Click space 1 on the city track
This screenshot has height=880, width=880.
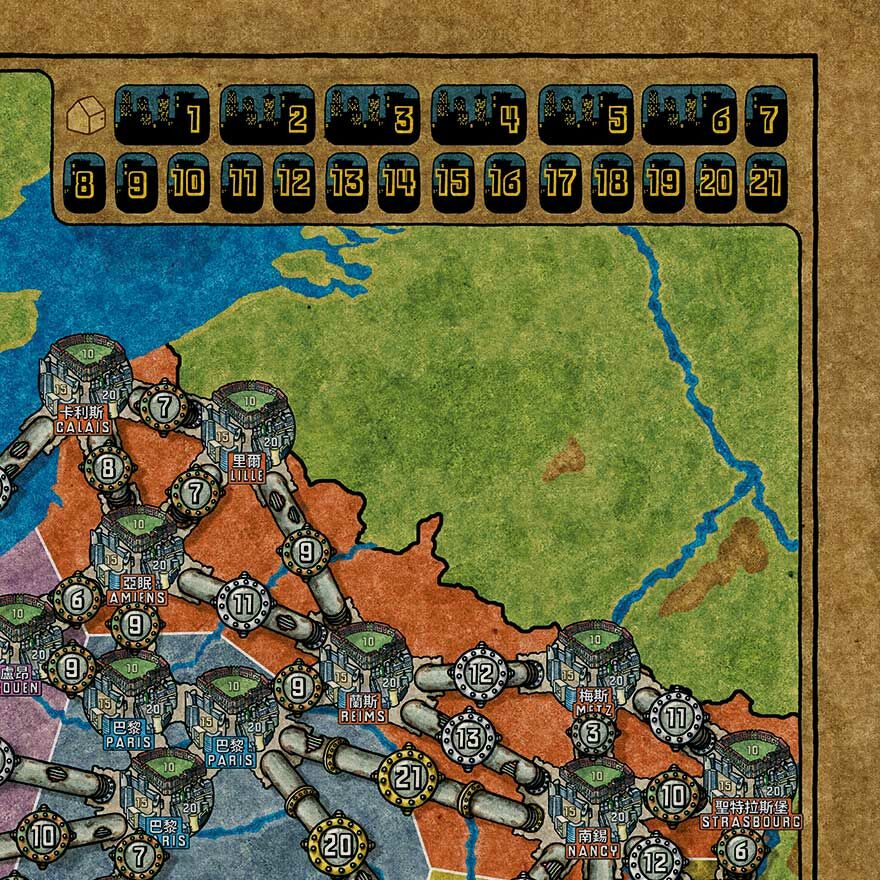(x=161, y=116)
